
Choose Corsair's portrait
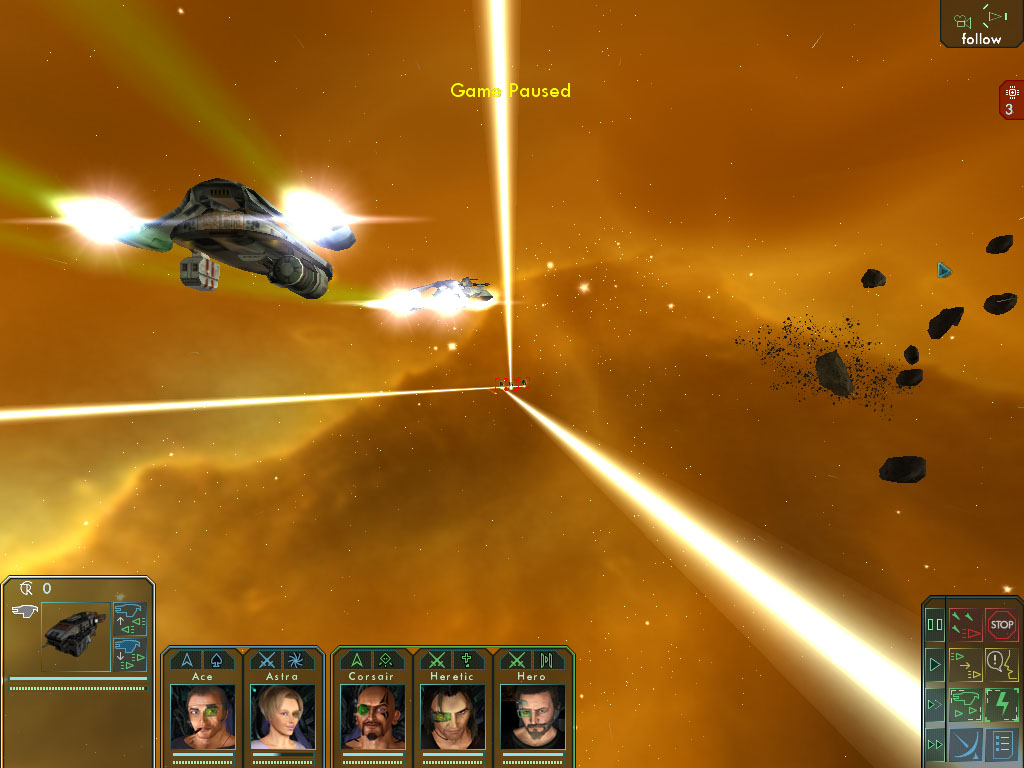point(371,716)
